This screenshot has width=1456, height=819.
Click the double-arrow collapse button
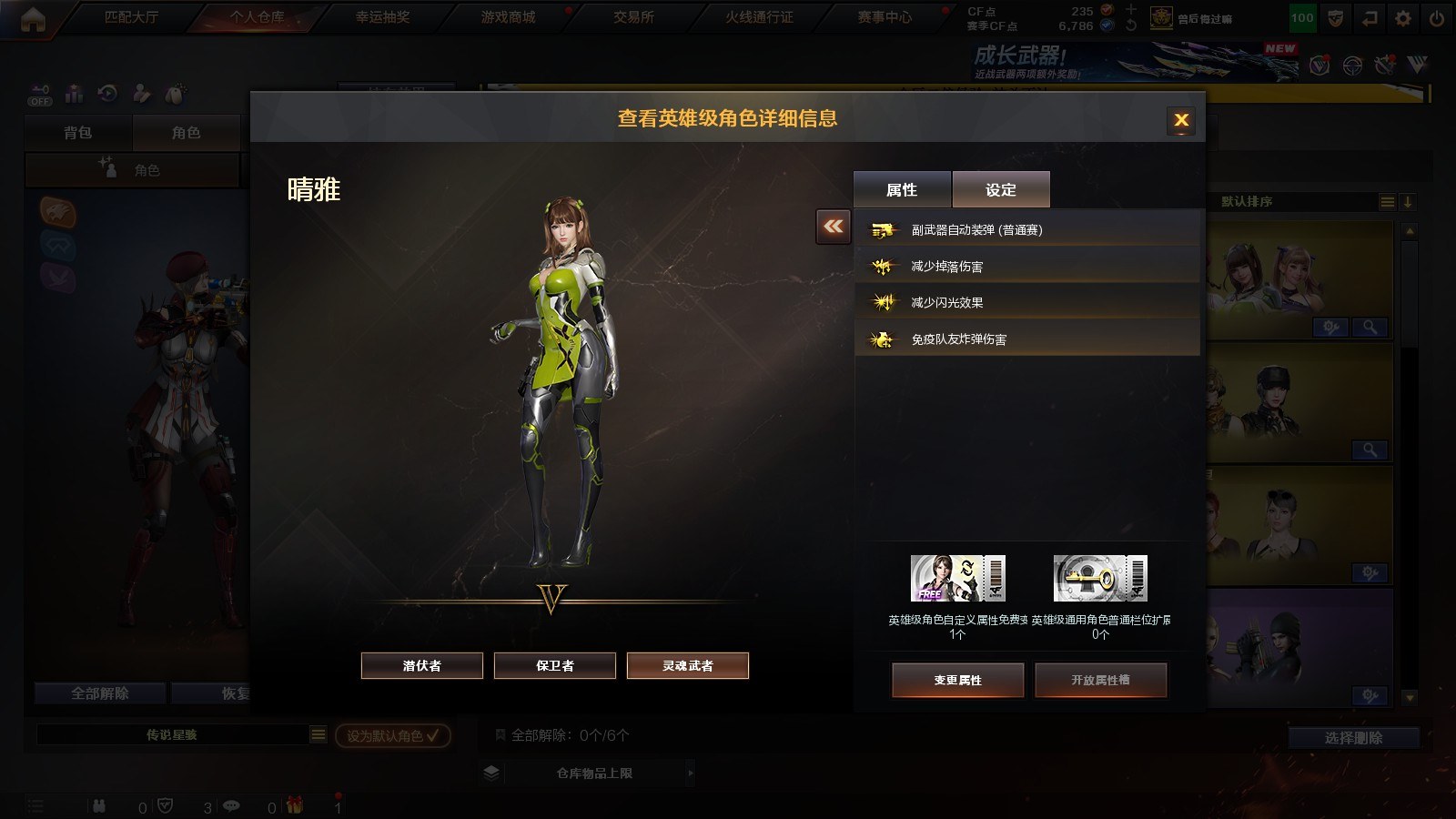coord(834,227)
